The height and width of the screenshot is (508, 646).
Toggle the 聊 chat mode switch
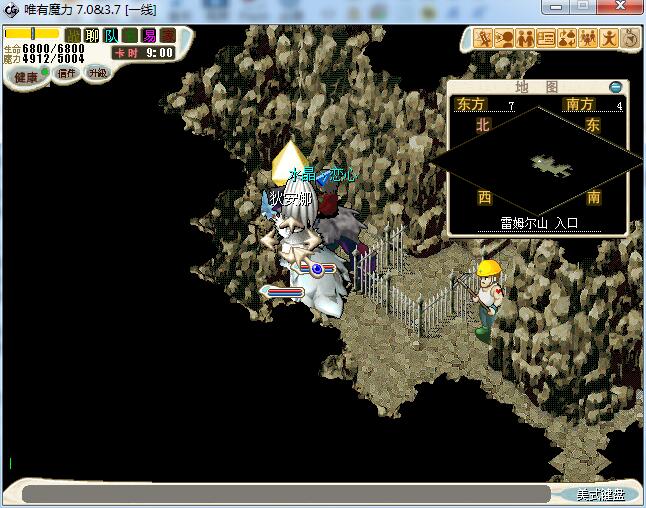click(x=92, y=36)
